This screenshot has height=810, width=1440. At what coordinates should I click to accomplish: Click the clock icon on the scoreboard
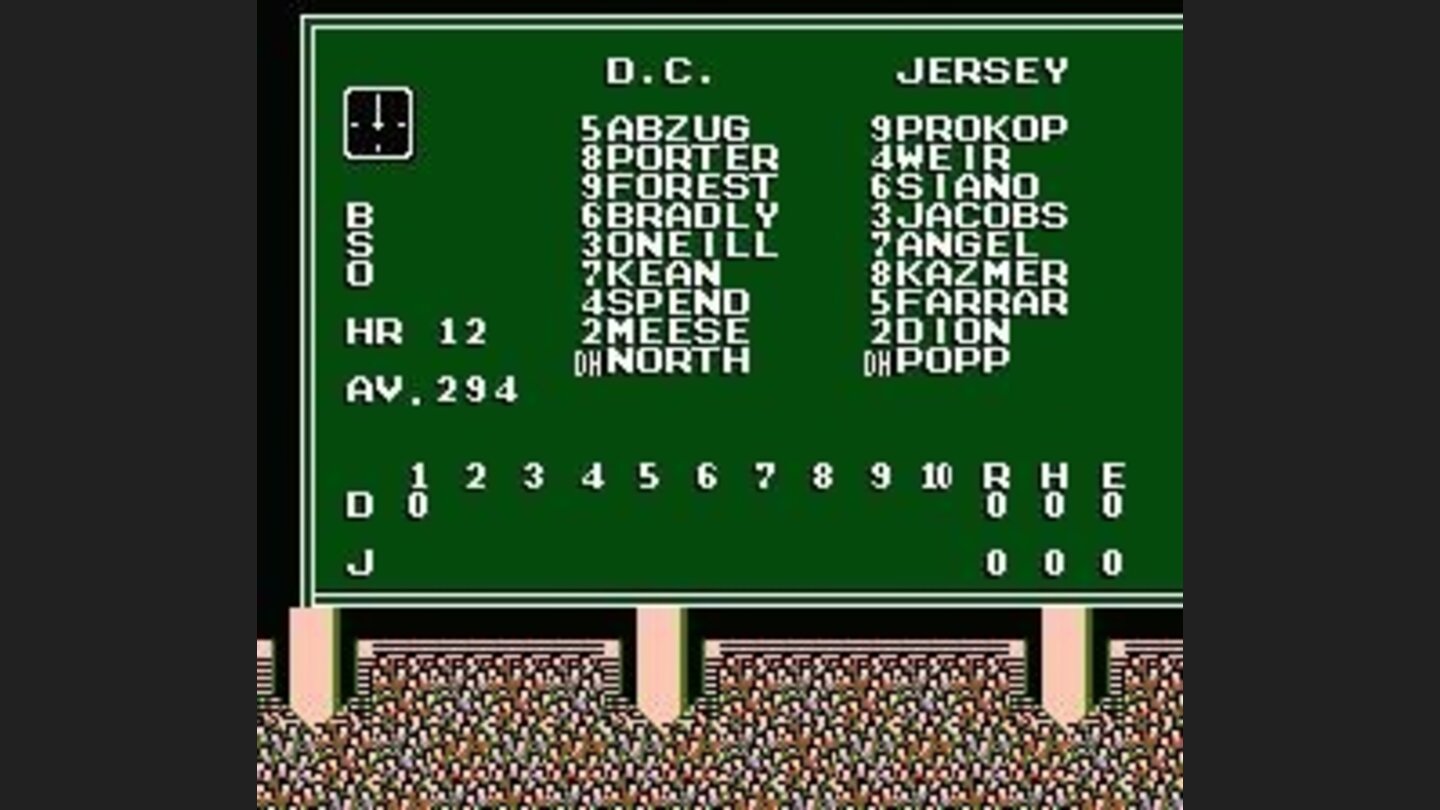[x=378, y=124]
